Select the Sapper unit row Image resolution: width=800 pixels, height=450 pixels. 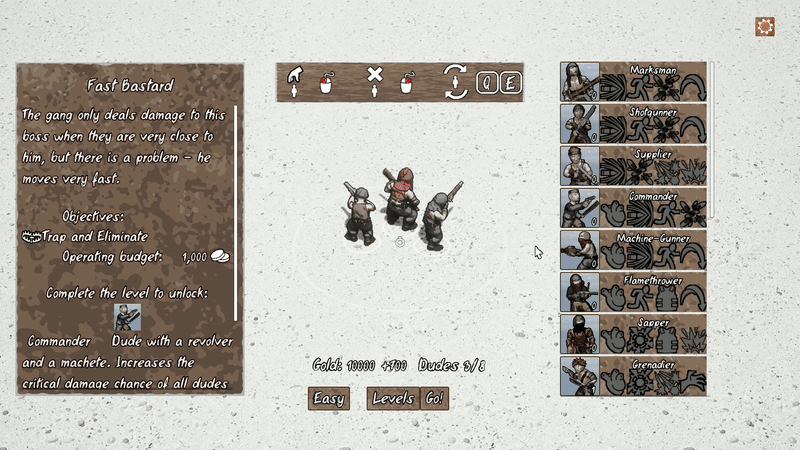[633, 334]
